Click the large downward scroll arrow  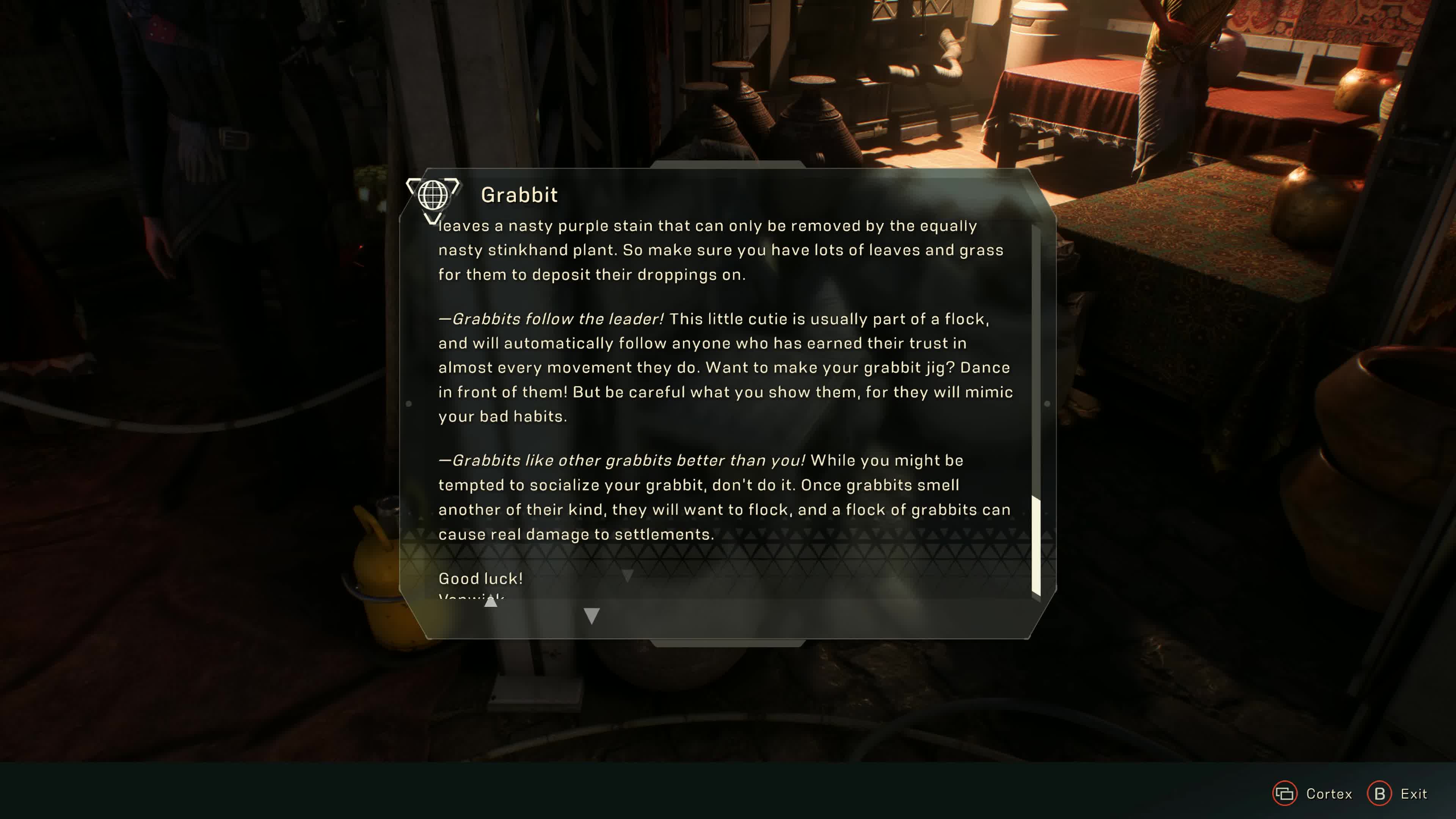click(591, 615)
